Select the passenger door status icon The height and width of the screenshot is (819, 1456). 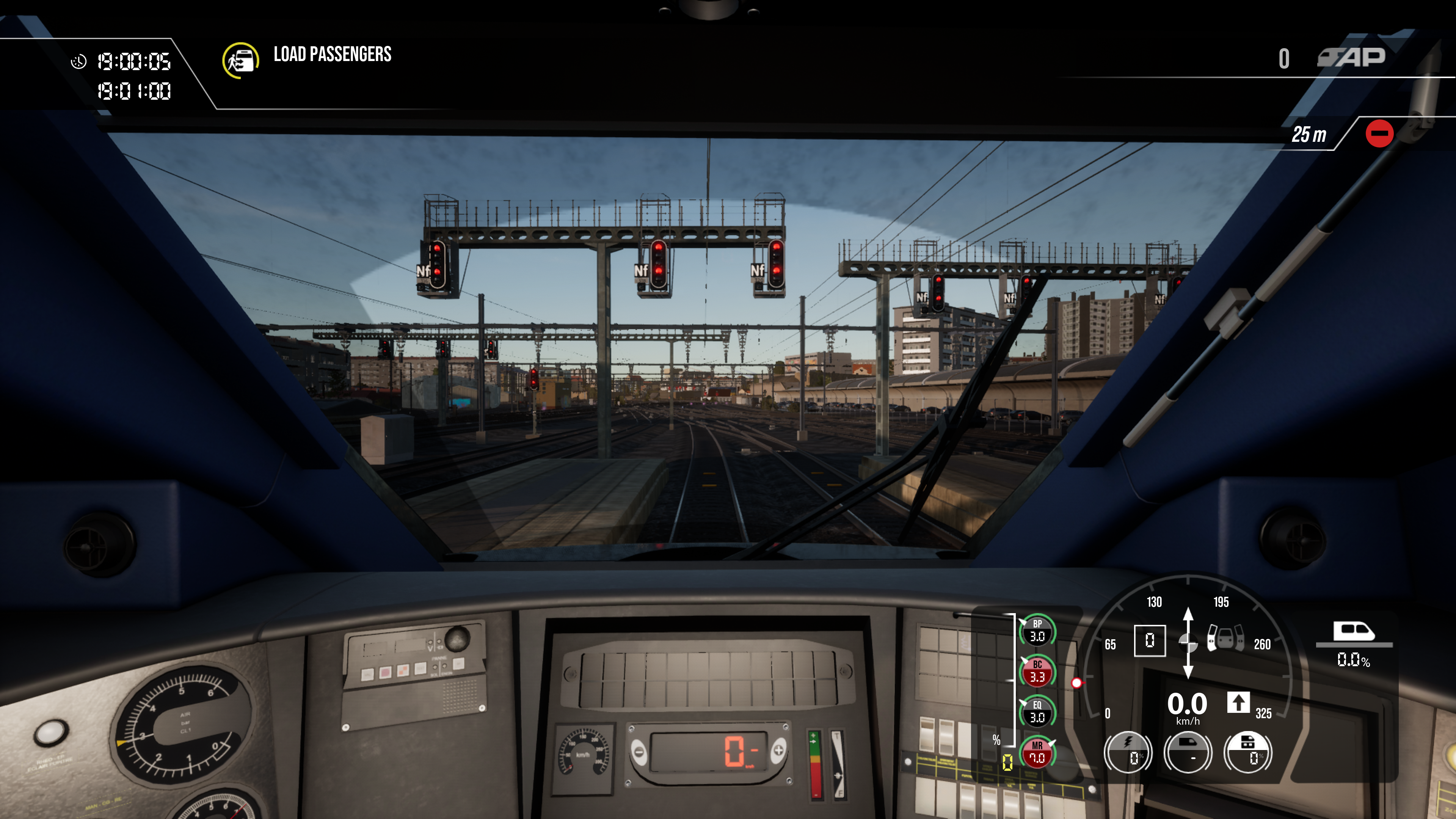[x=1225, y=638]
